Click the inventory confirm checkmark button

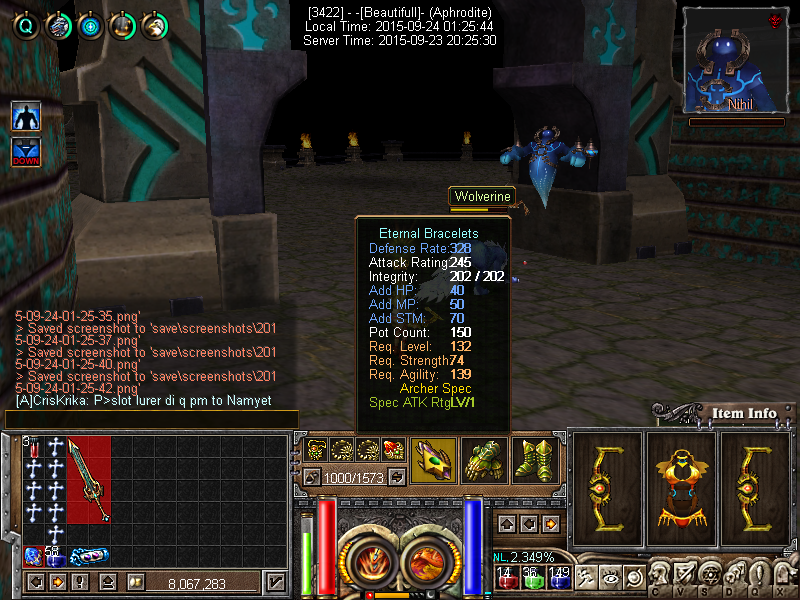275,582
